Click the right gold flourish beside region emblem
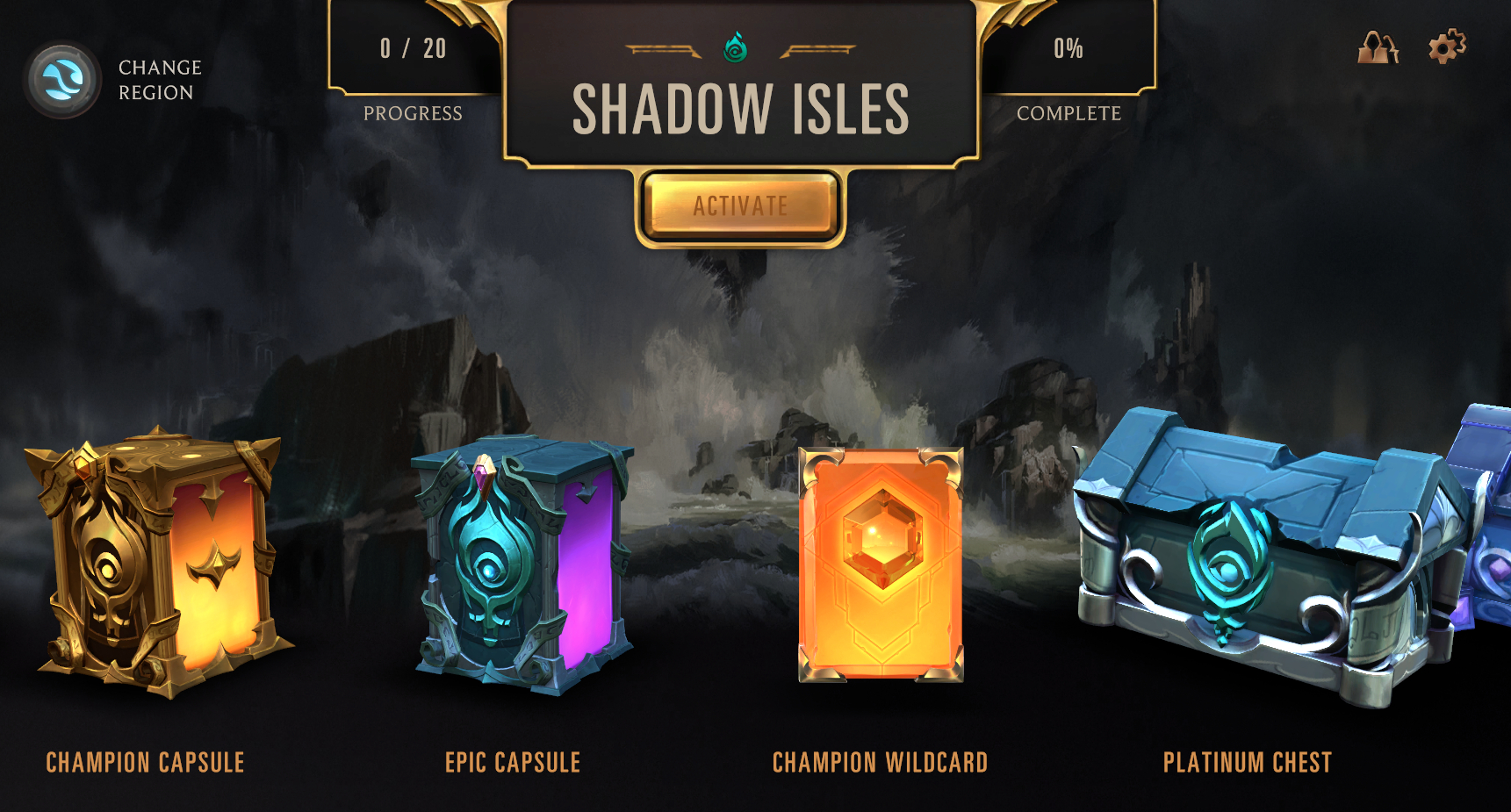 point(817,50)
